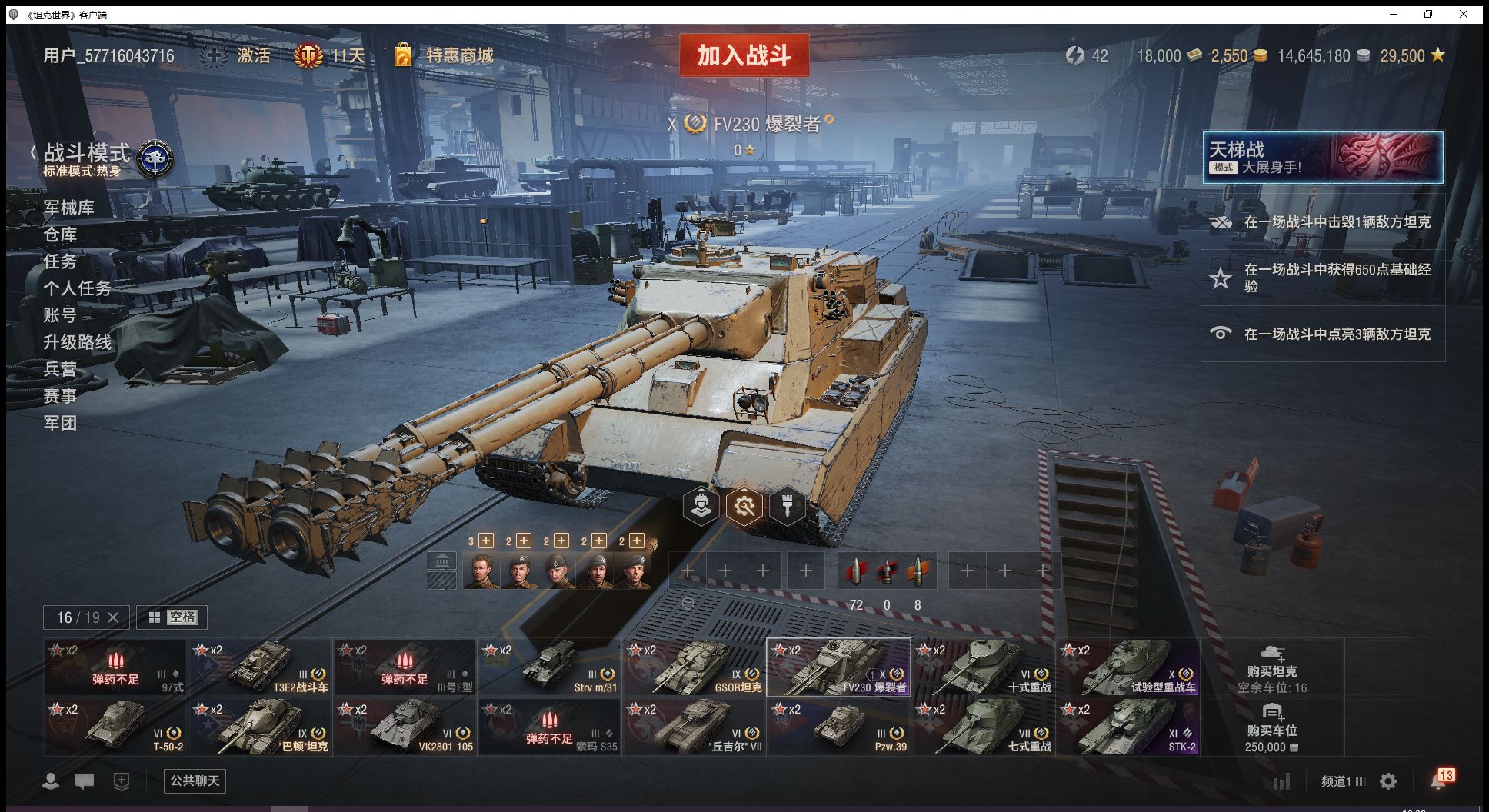Open the settings gear icon
The height and width of the screenshot is (812, 1489).
pos(1388,781)
